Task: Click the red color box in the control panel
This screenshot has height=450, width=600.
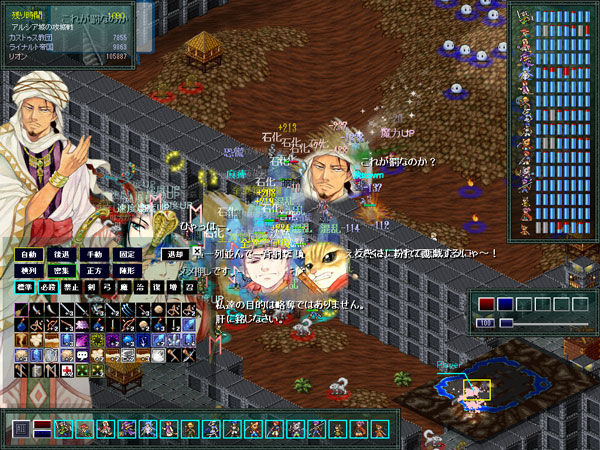Action: pyautogui.click(x=486, y=304)
